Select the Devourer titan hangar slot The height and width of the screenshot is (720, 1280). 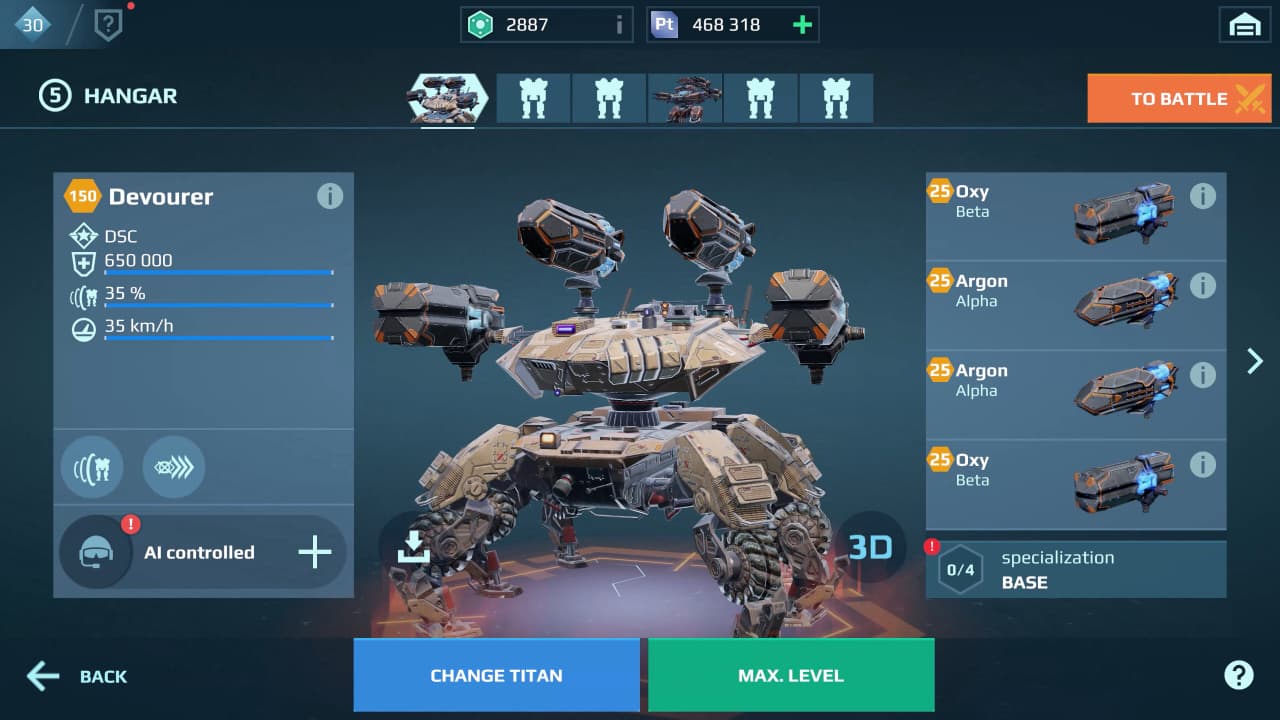point(447,98)
